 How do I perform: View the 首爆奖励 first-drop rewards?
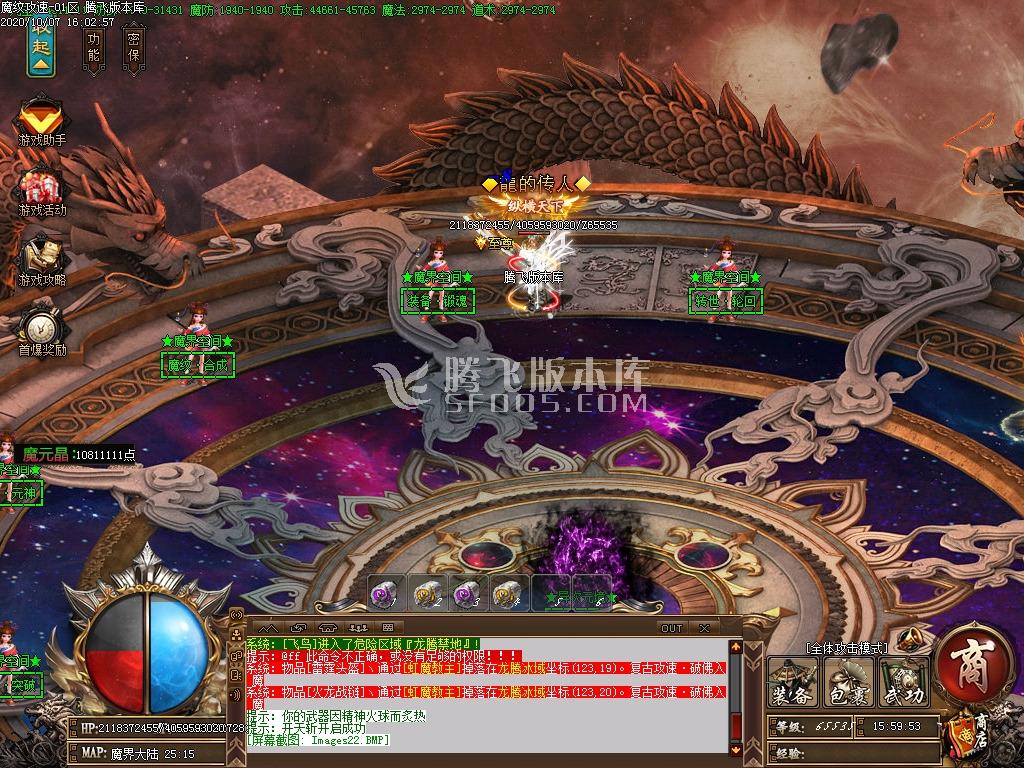(41, 331)
